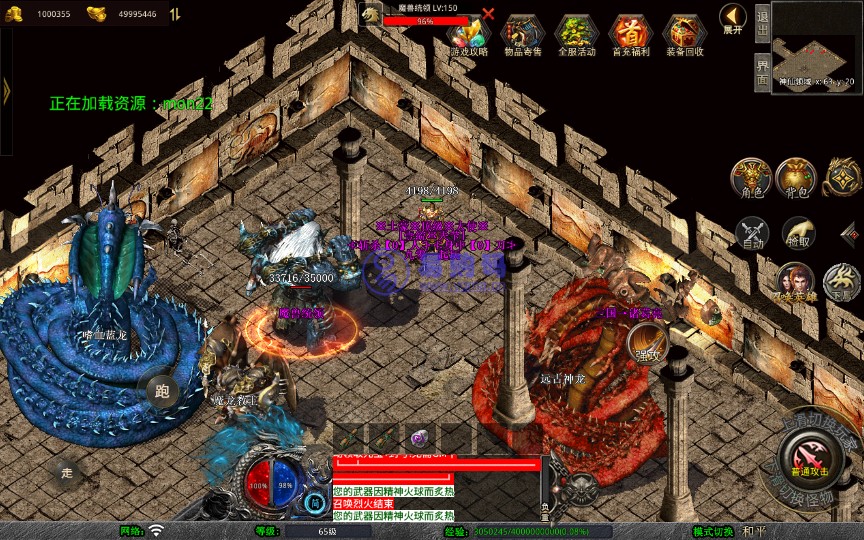Image resolution: width=864 pixels, height=540 pixels.
Task: Select the purple orb quick-slot item
Action: 419,438
